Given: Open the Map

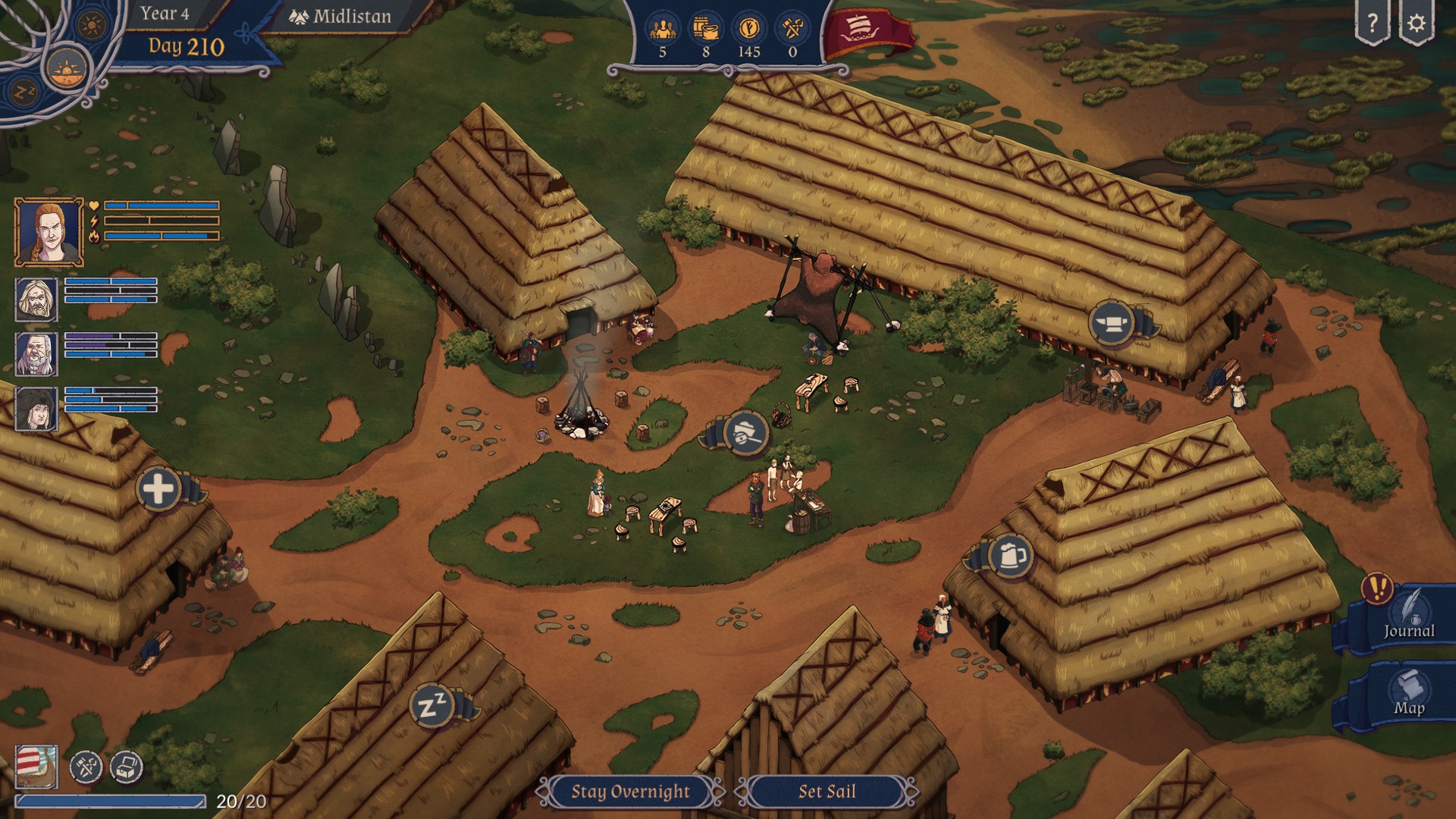Looking at the screenshot, I should [1408, 695].
